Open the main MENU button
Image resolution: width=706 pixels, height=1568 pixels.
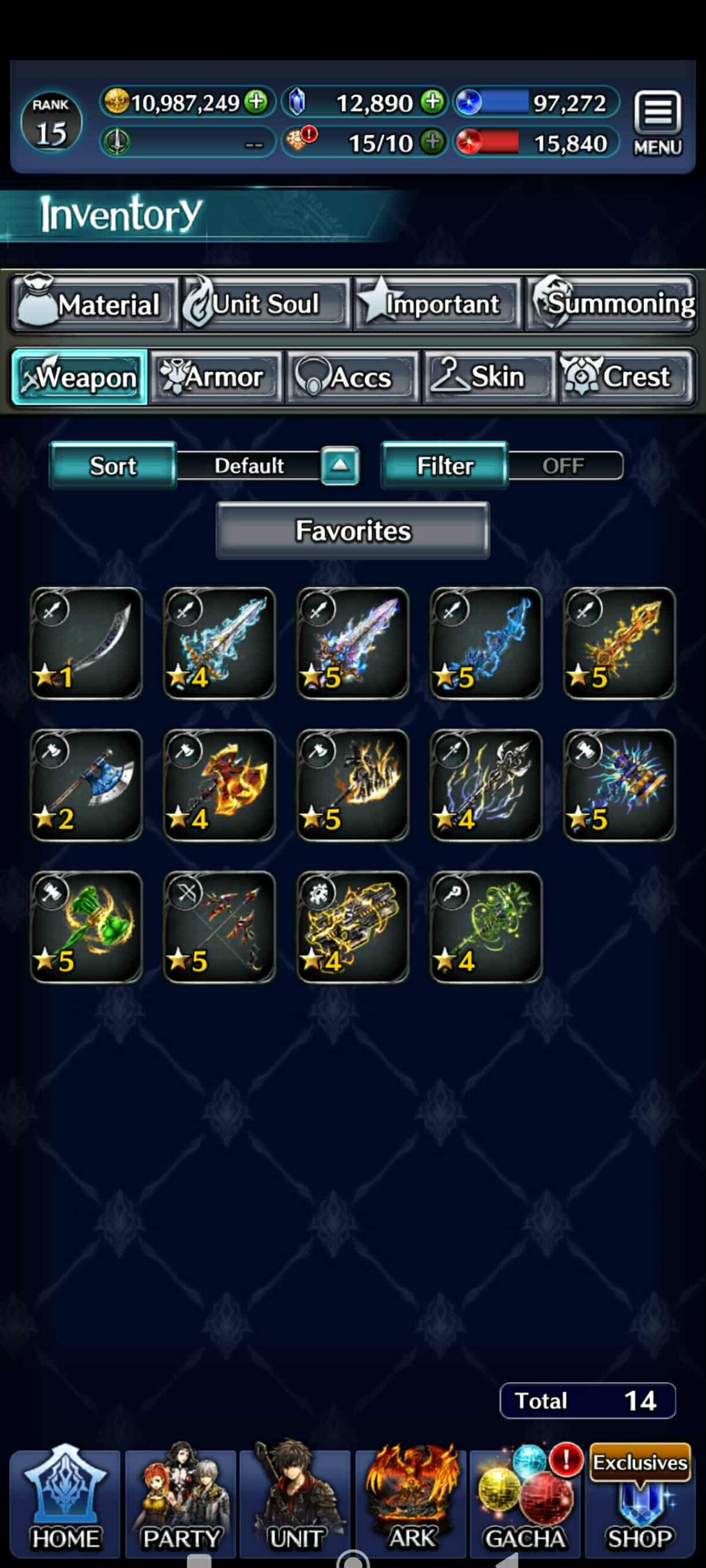click(657, 123)
